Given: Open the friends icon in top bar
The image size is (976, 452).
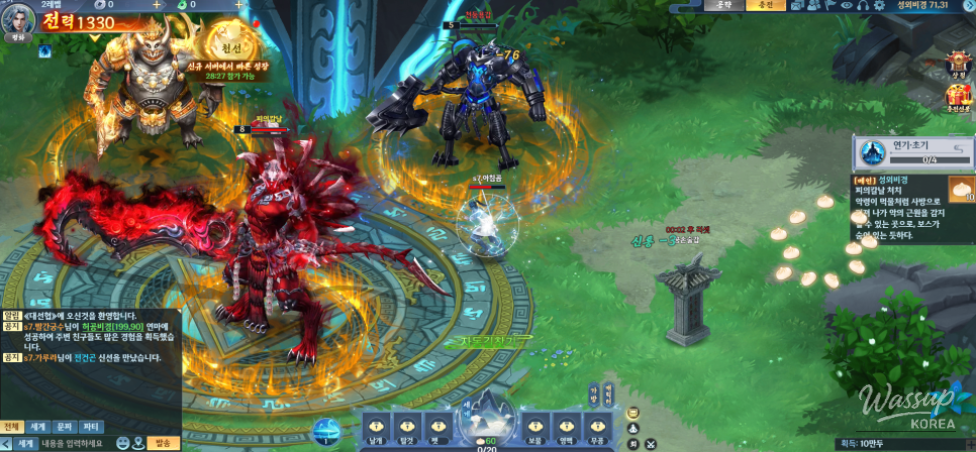Looking at the screenshot, I should point(812,6).
